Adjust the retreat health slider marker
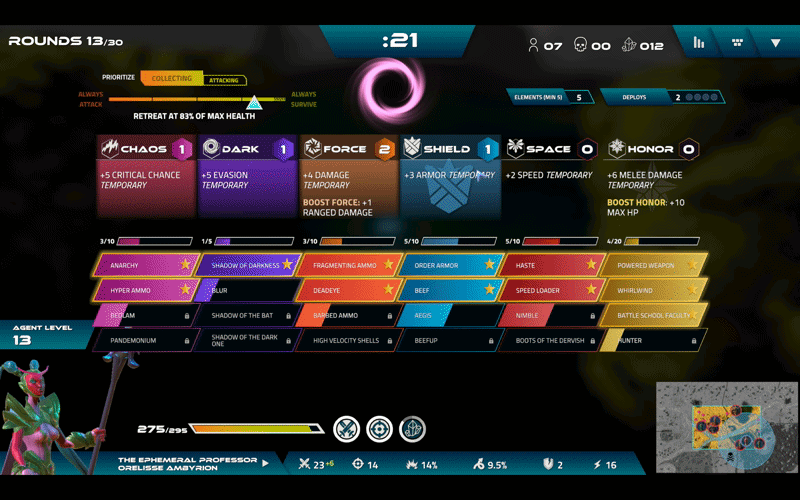800x500 pixels. [x=254, y=102]
